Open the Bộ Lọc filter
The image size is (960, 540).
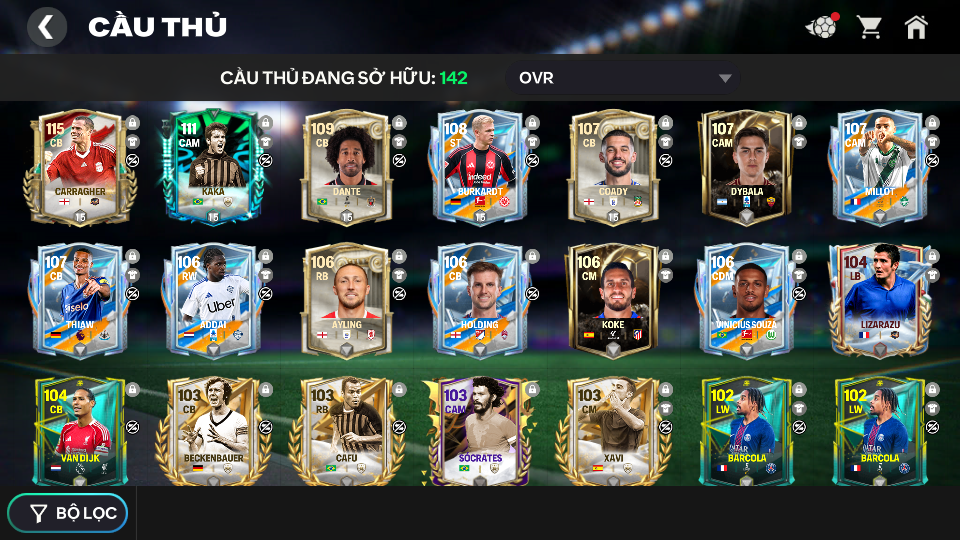[68, 513]
